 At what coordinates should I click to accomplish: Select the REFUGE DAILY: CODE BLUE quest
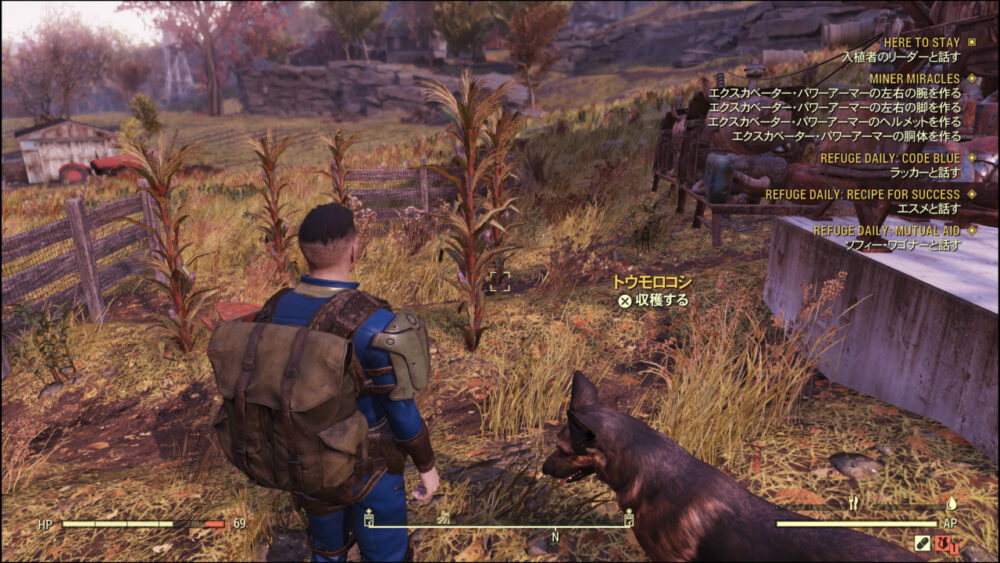tap(890, 158)
